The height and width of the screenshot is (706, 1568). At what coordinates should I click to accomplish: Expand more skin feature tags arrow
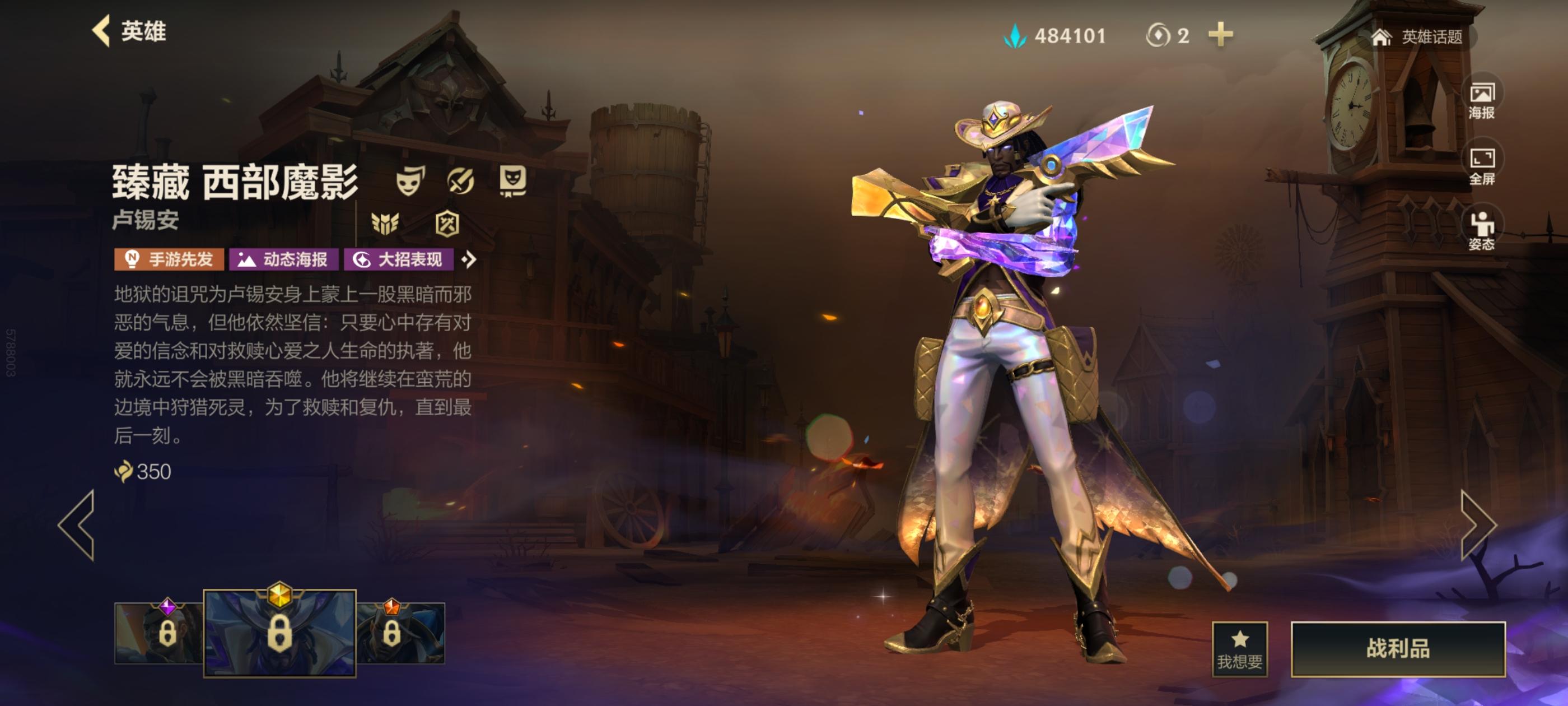(469, 259)
